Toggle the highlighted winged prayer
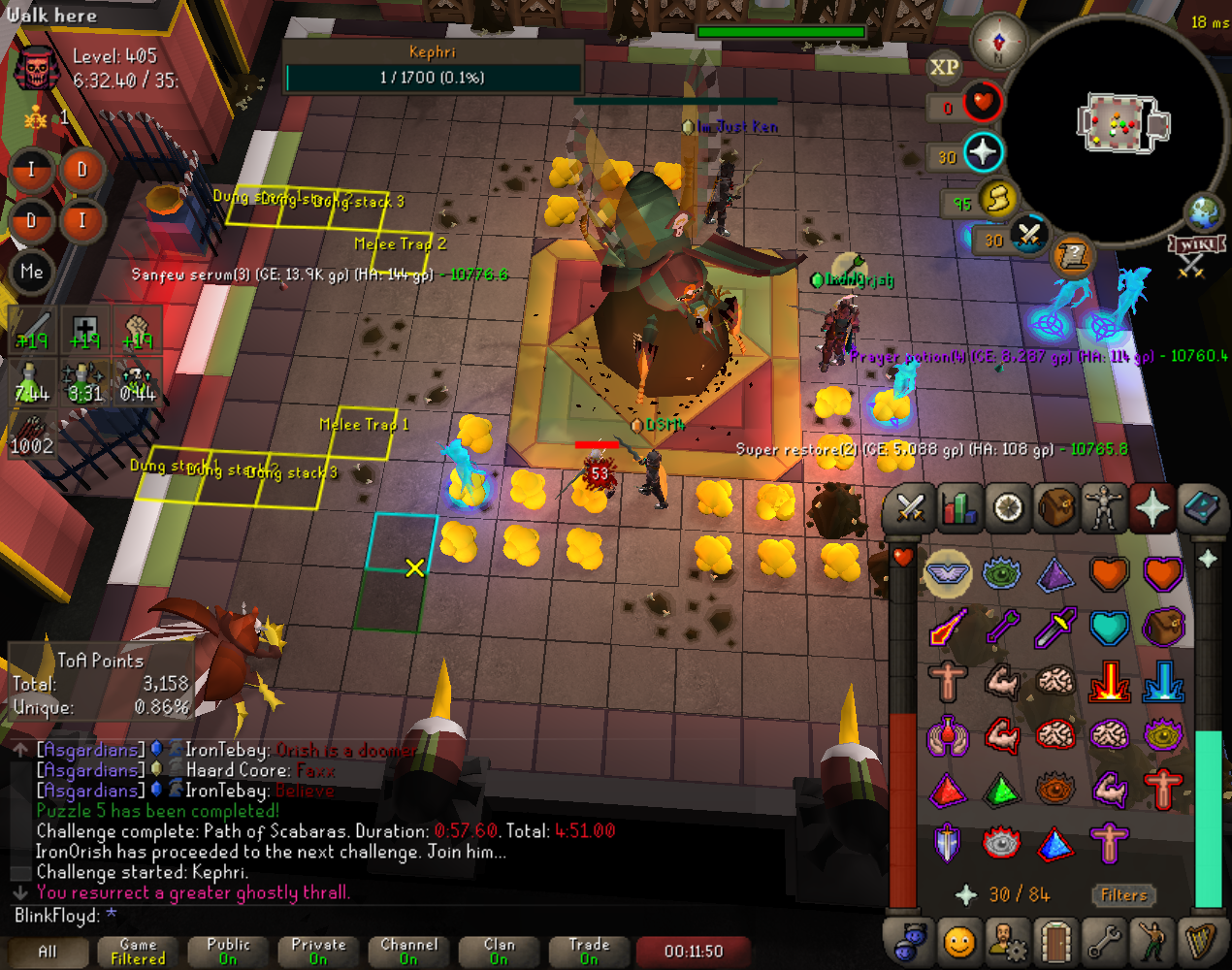 click(948, 574)
